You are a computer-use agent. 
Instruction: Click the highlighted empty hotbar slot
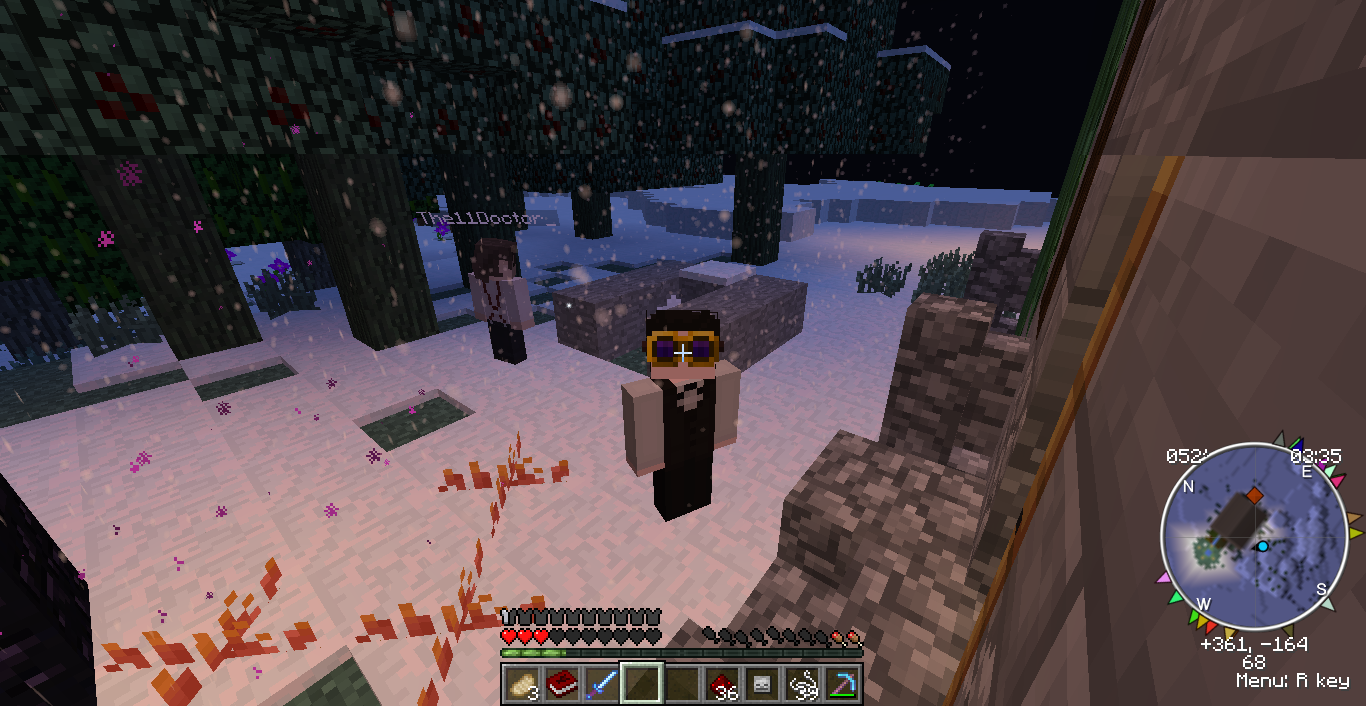coord(641,685)
